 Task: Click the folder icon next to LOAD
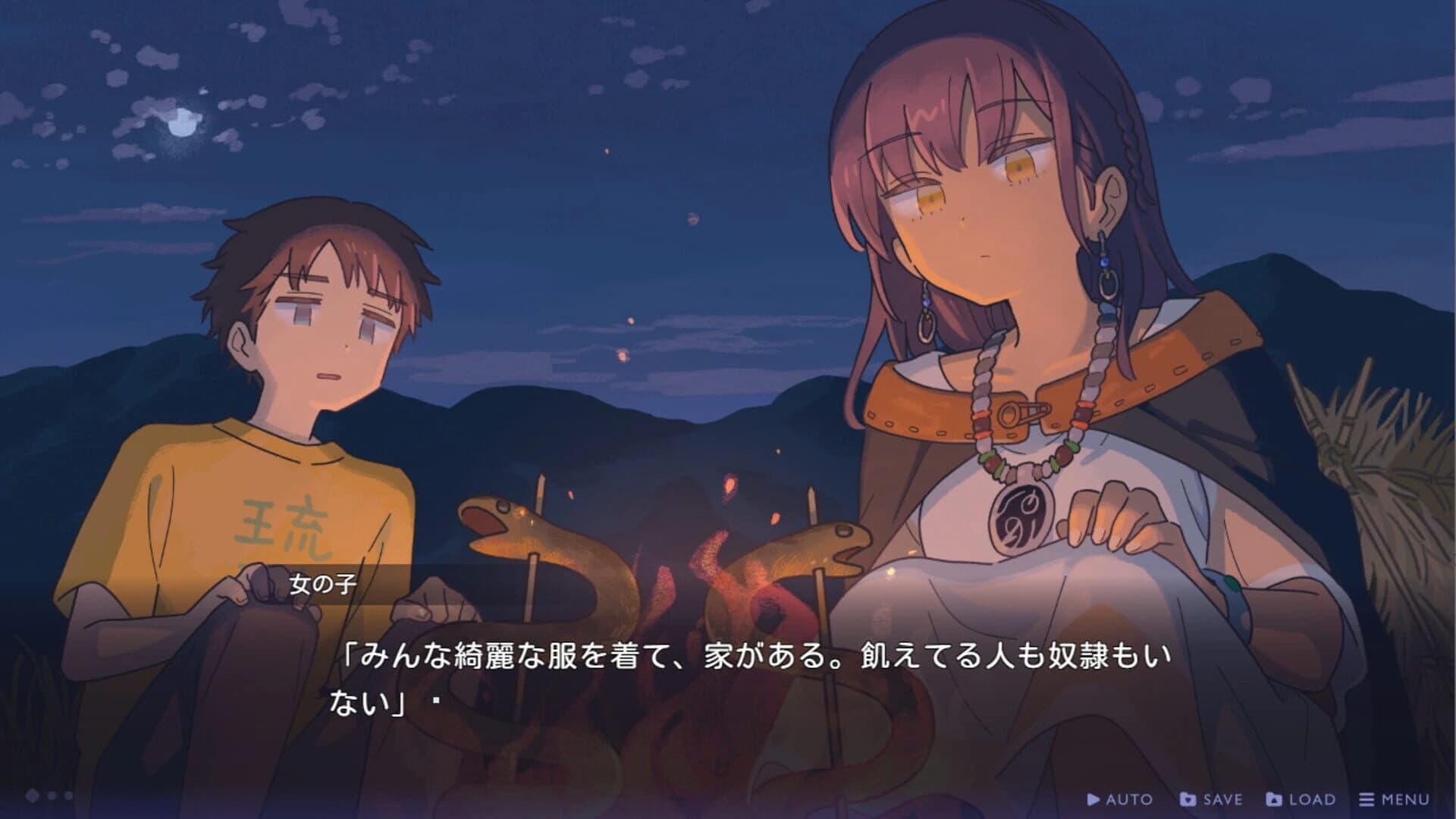1275,799
